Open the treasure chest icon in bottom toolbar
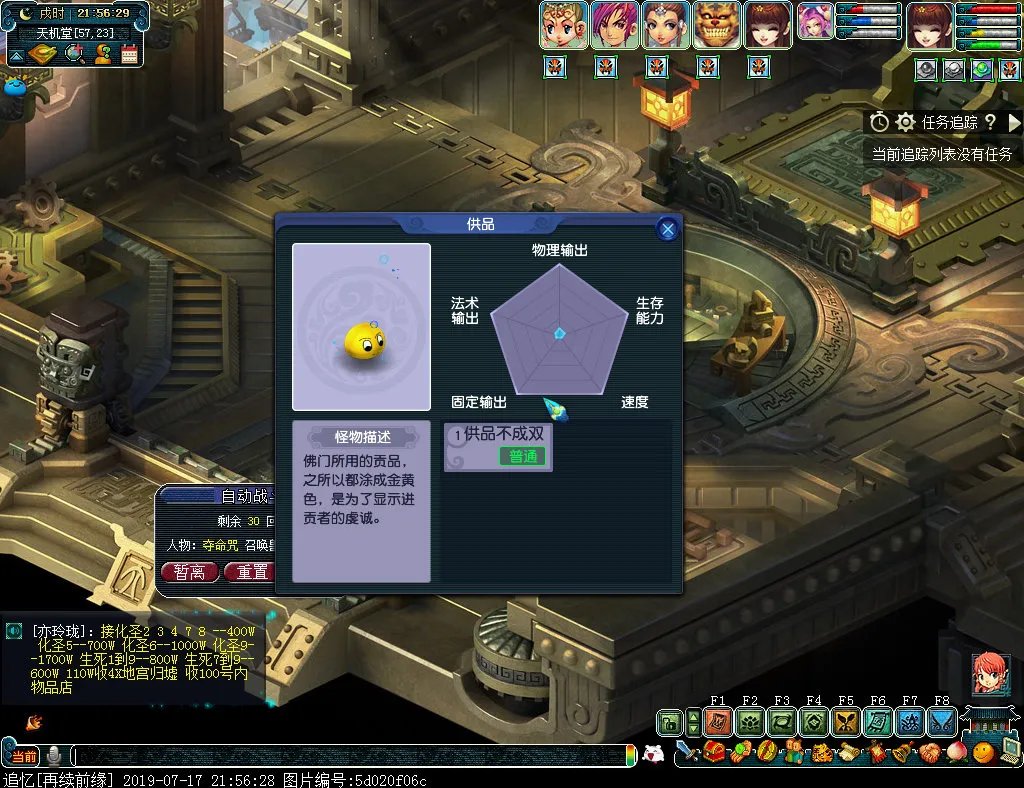 pos(714,753)
